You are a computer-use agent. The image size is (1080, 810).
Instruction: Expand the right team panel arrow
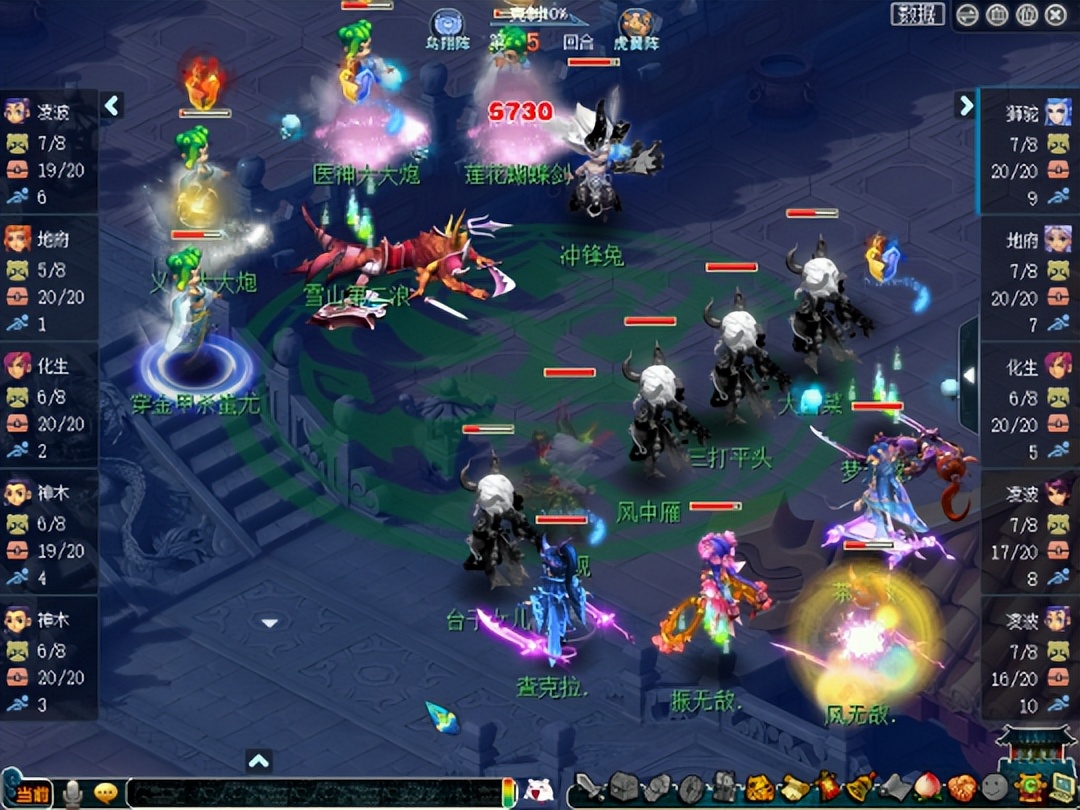click(966, 106)
